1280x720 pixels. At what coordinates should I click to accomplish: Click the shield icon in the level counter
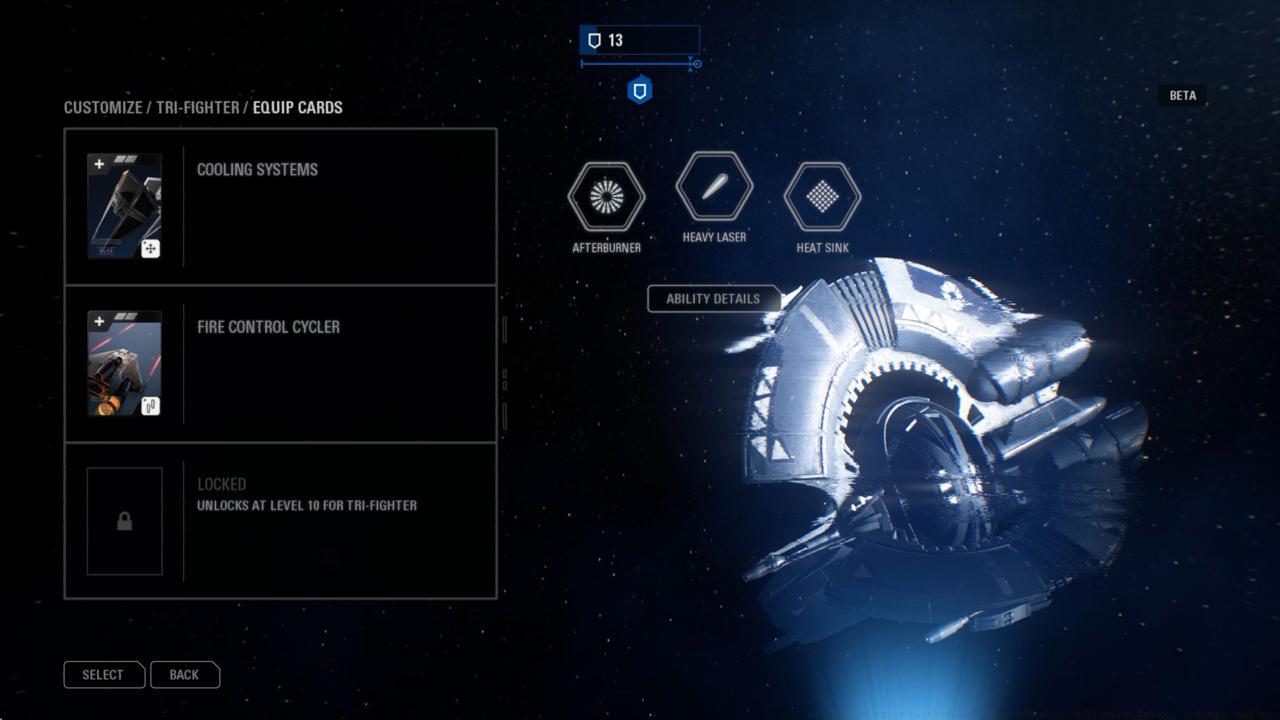click(596, 40)
